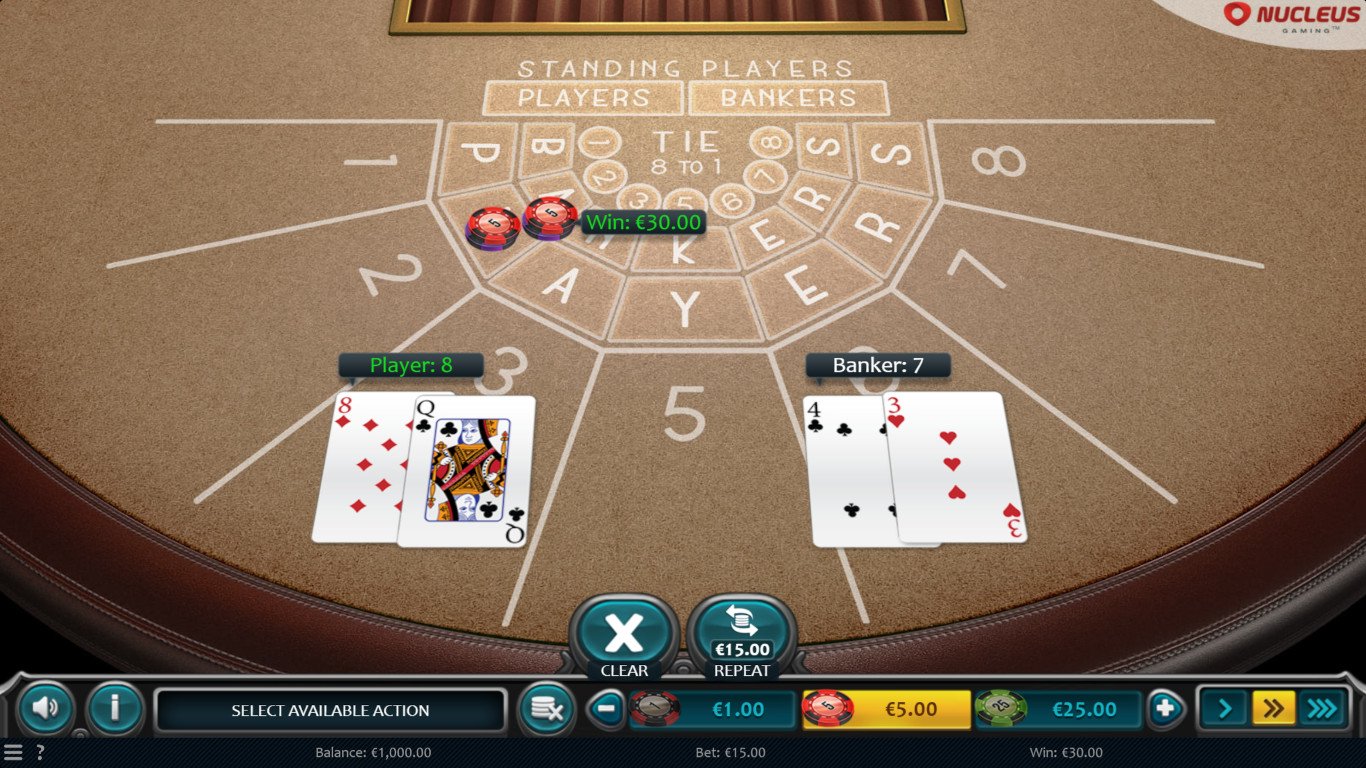Open the game info screen
This screenshot has width=1366, height=768.
(113, 709)
